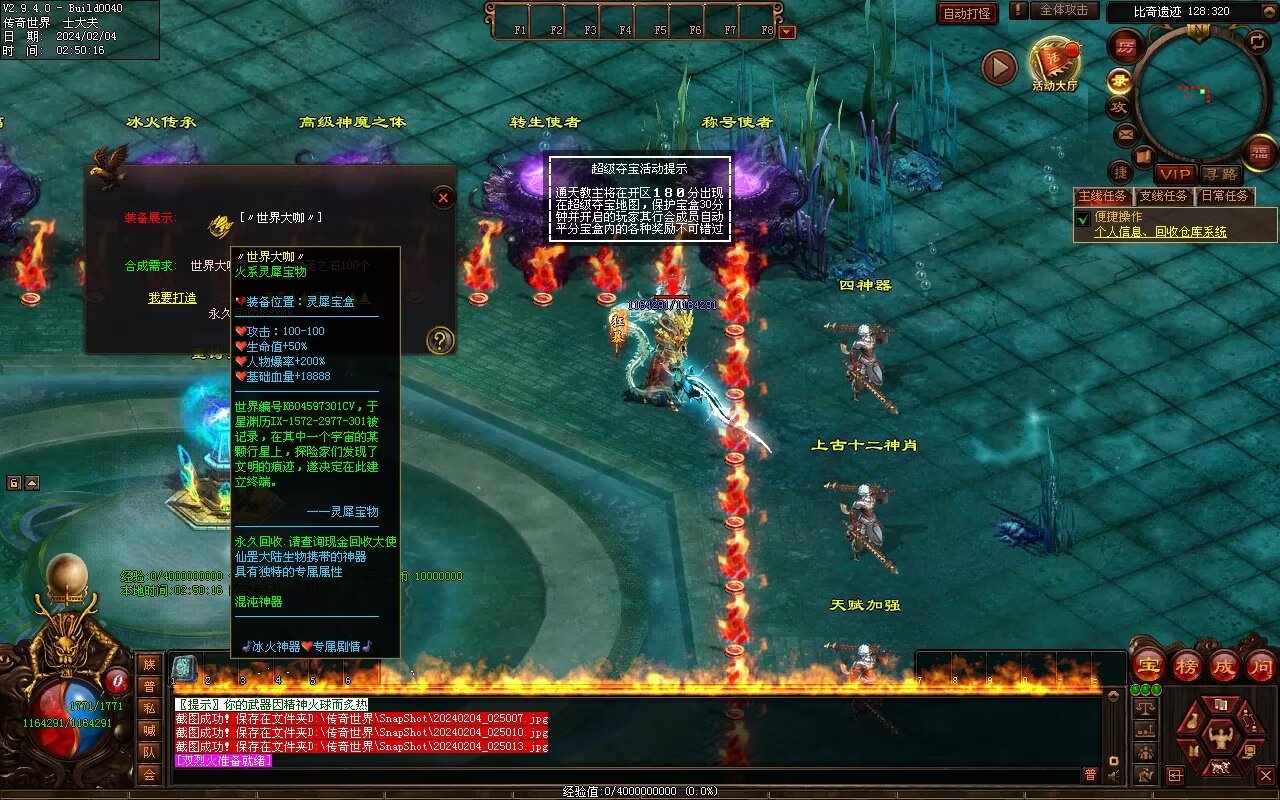
Task: Click the 我要打造 forge link
Action: (172, 298)
